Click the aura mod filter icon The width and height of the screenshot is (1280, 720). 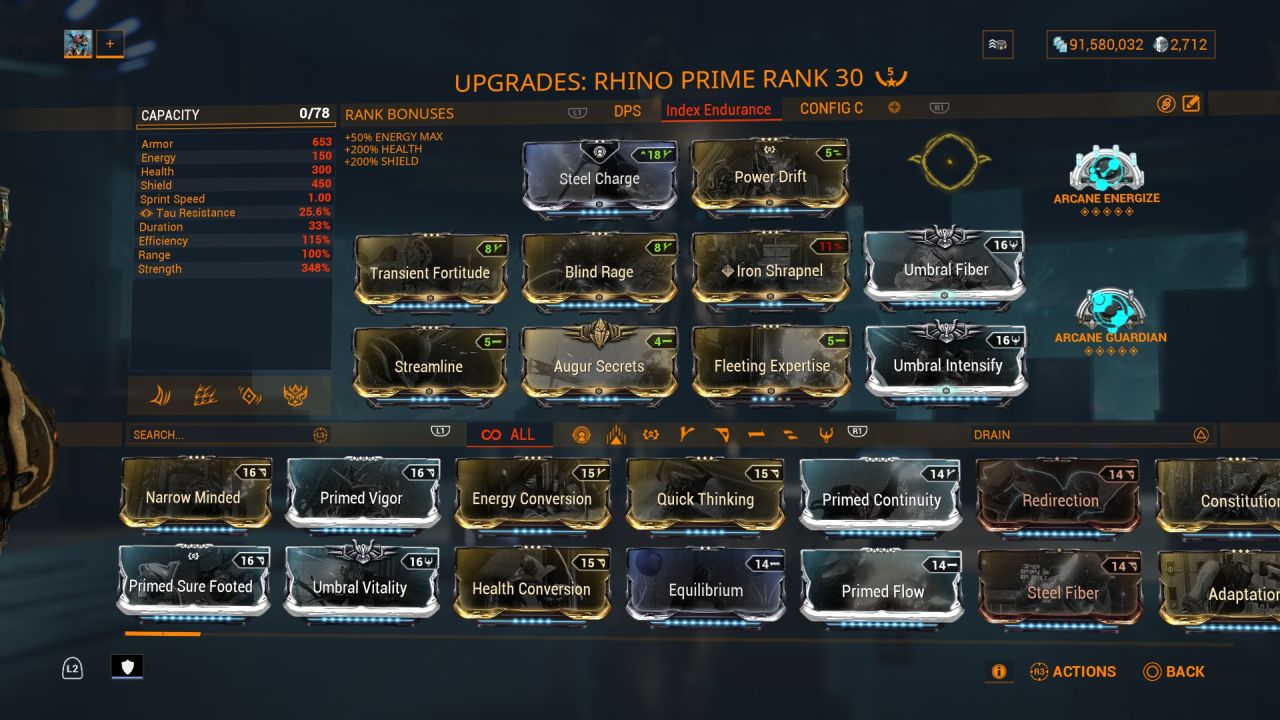point(582,434)
